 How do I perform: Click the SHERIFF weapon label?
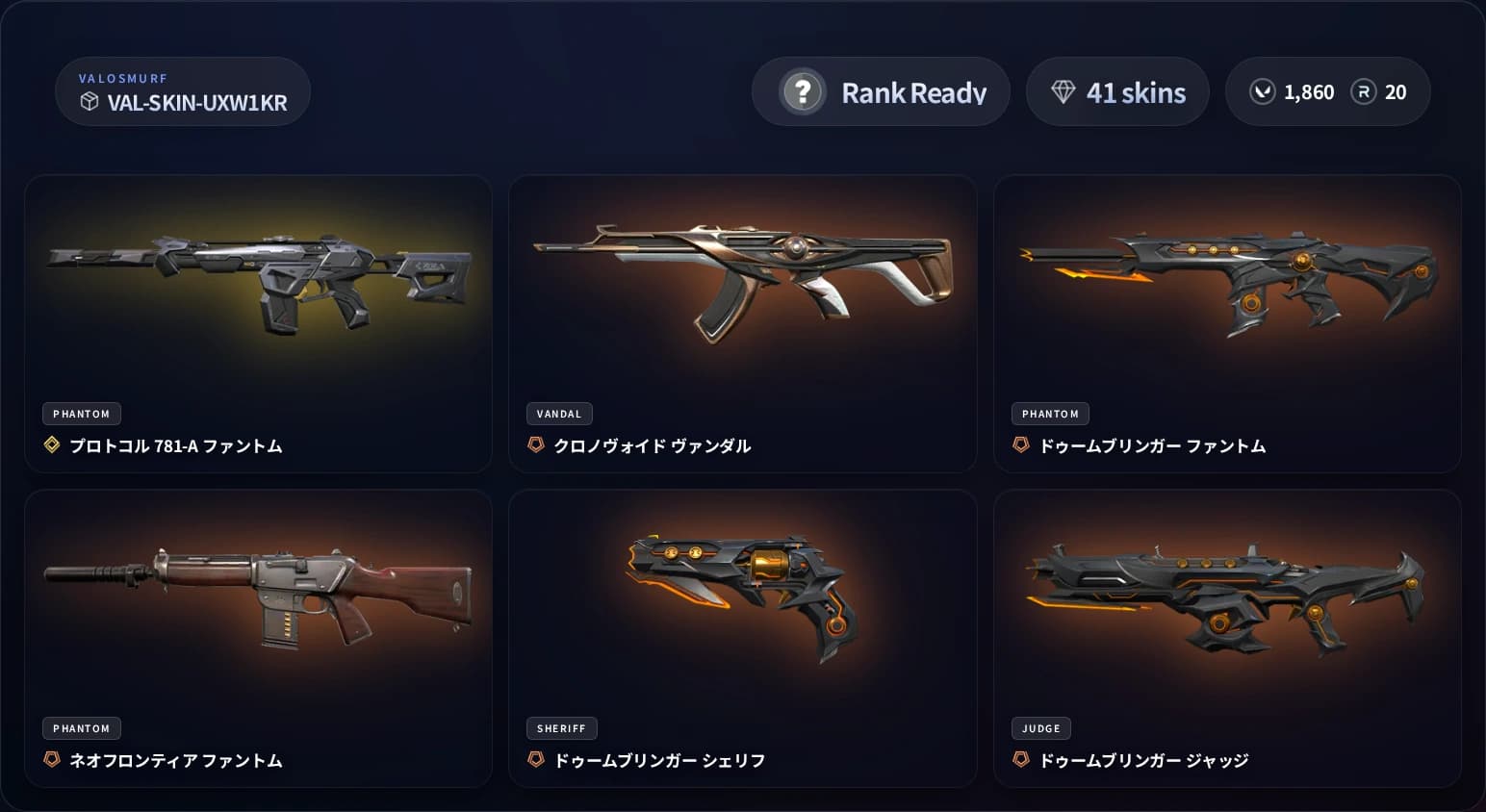pos(562,728)
